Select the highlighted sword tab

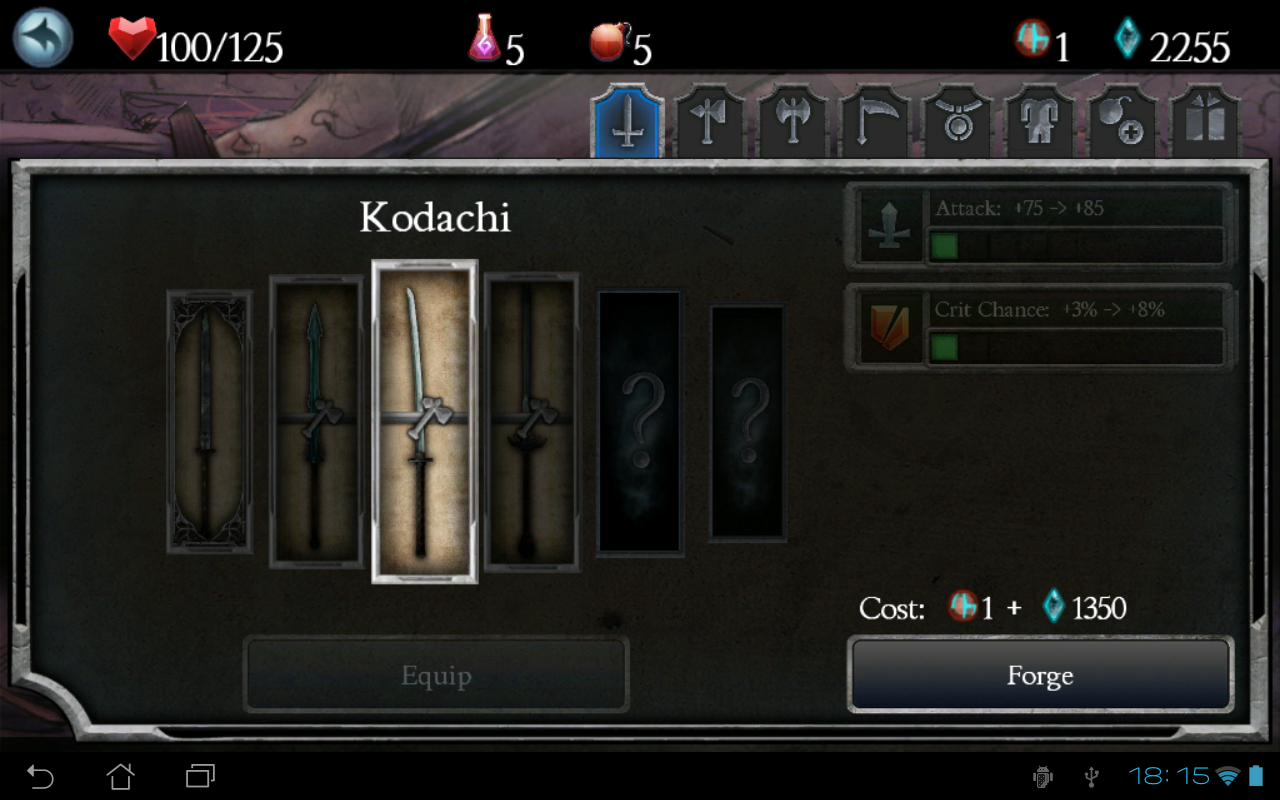627,124
